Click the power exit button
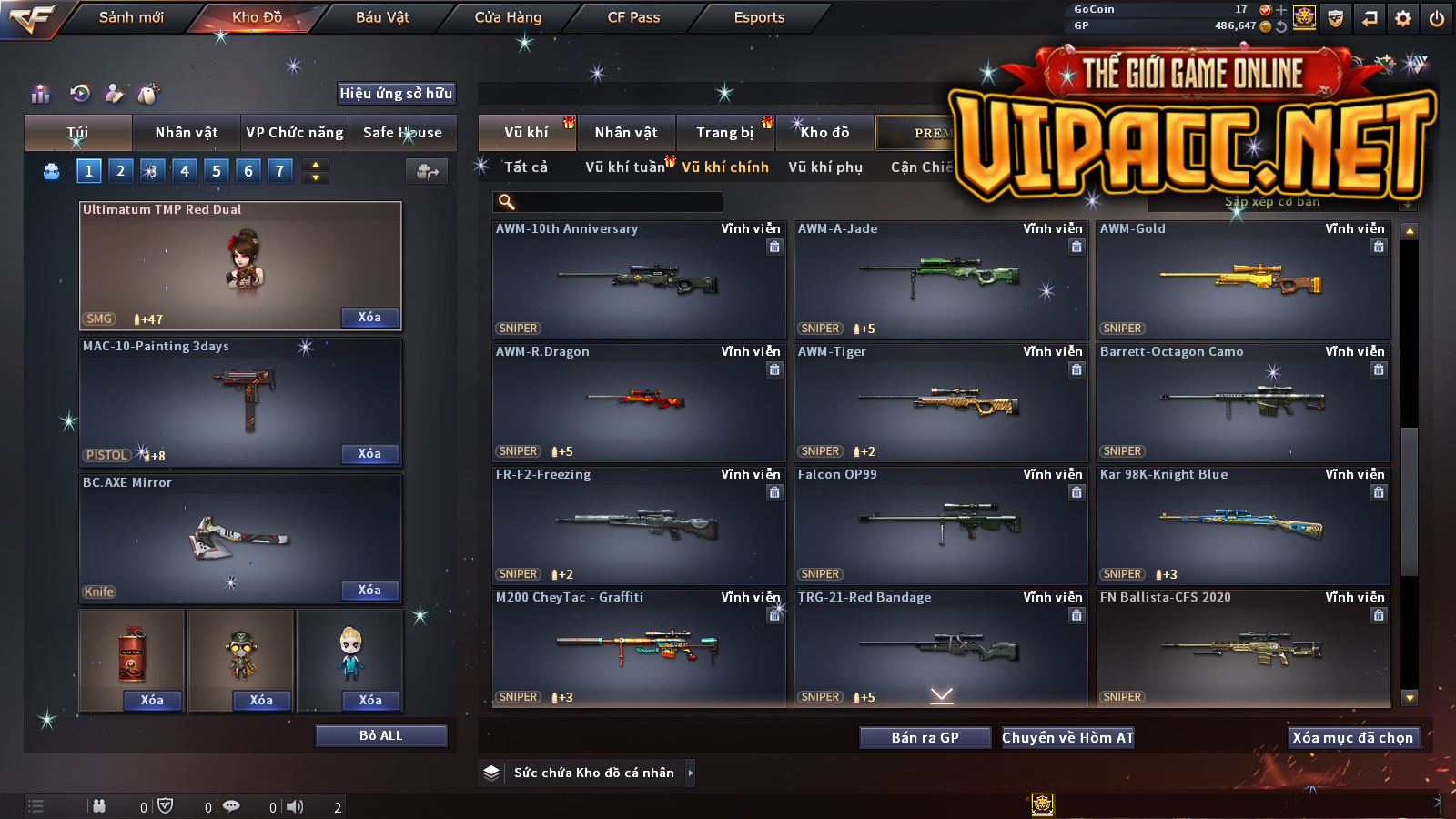This screenshot has height=819, width=1456. [x=1437, y=18]
